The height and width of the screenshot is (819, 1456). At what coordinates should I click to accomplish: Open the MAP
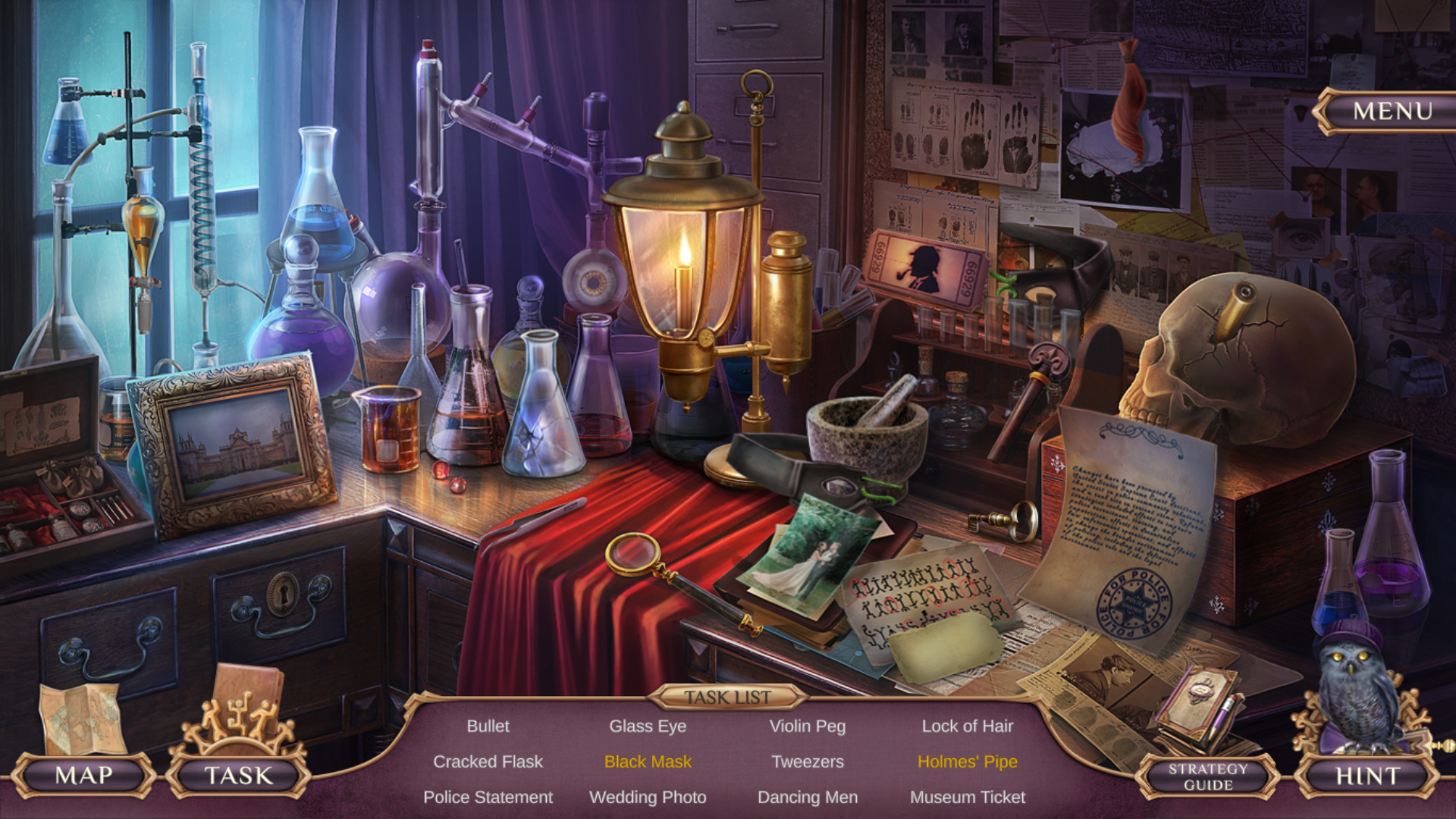83,775
